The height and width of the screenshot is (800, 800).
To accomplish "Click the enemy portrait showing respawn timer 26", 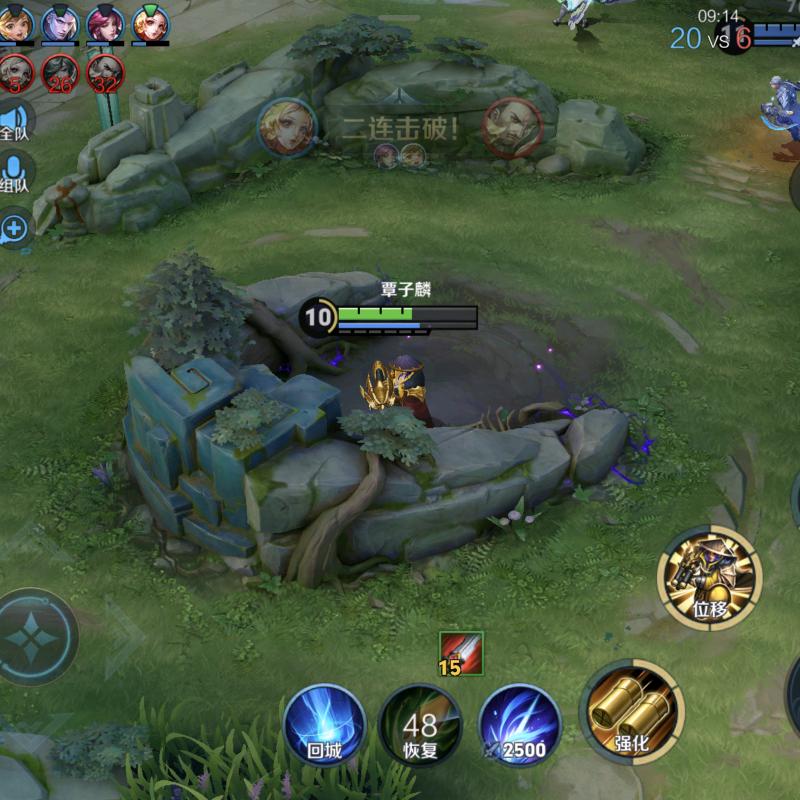I will click(60, 73).
